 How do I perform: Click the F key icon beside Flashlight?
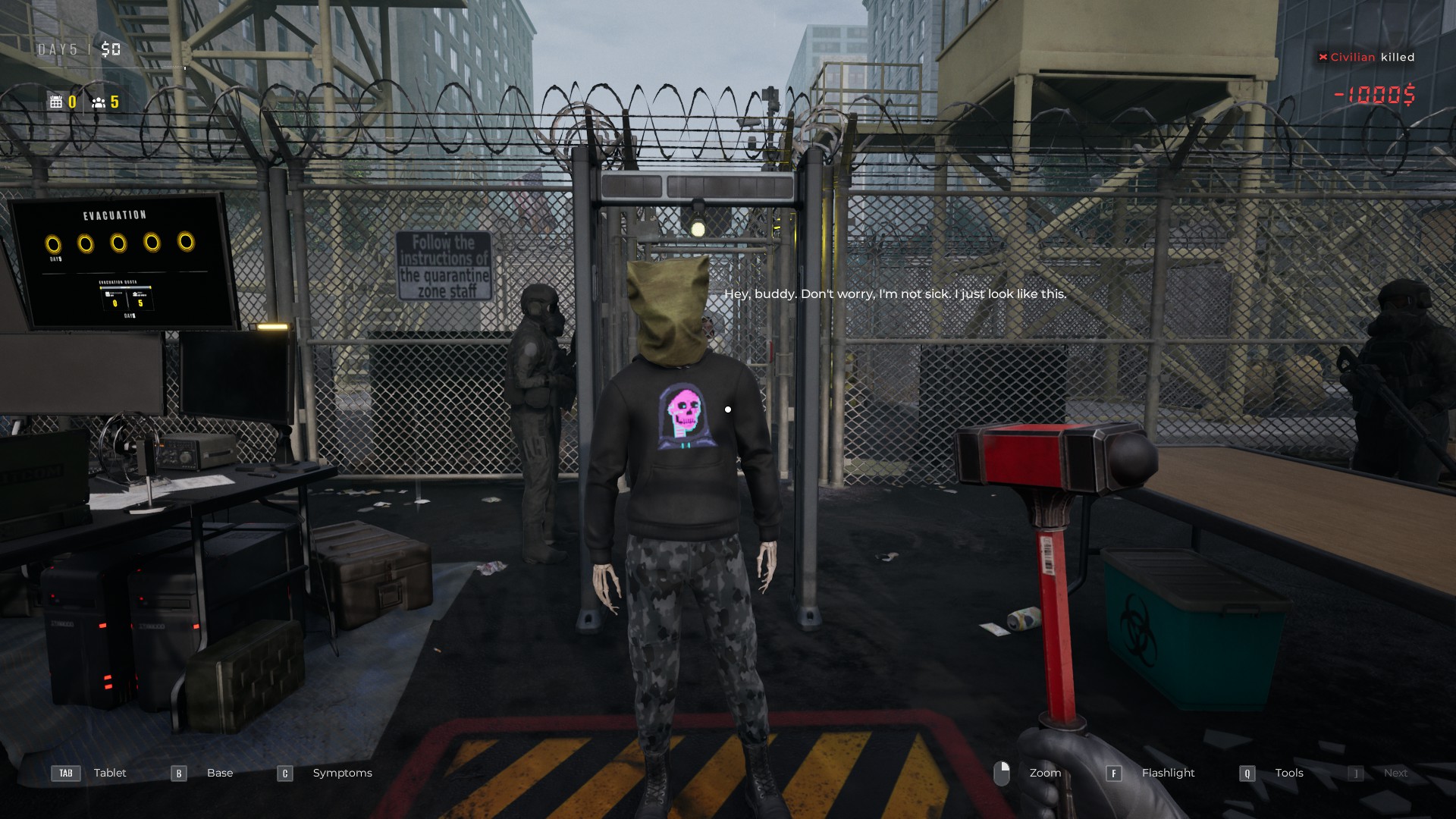pyautogui.click(x=1114, y=773)
